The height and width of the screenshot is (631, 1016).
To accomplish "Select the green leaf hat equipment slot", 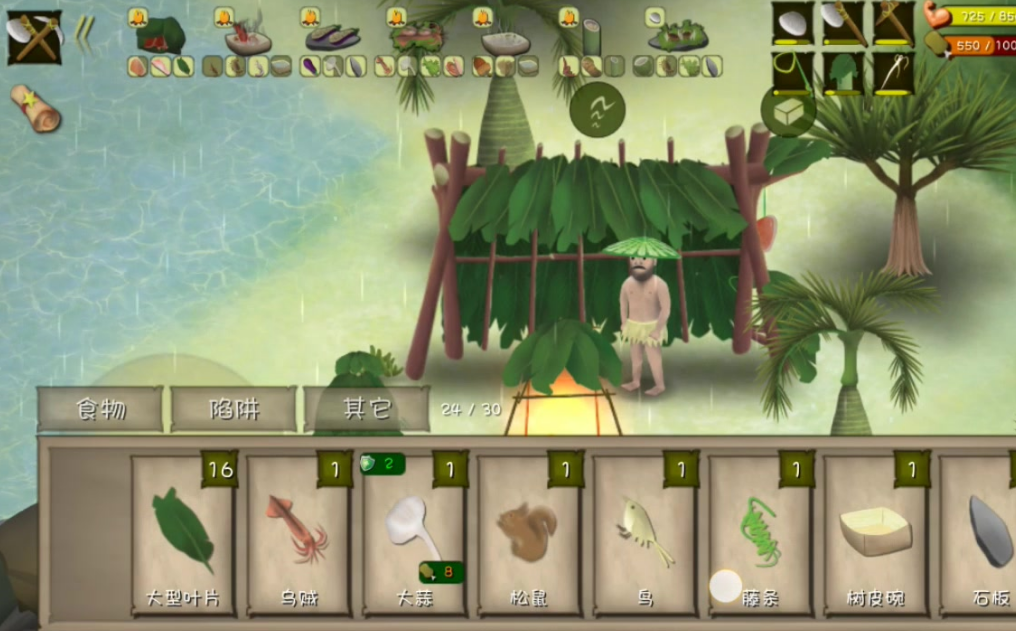I will click(842, 73).
